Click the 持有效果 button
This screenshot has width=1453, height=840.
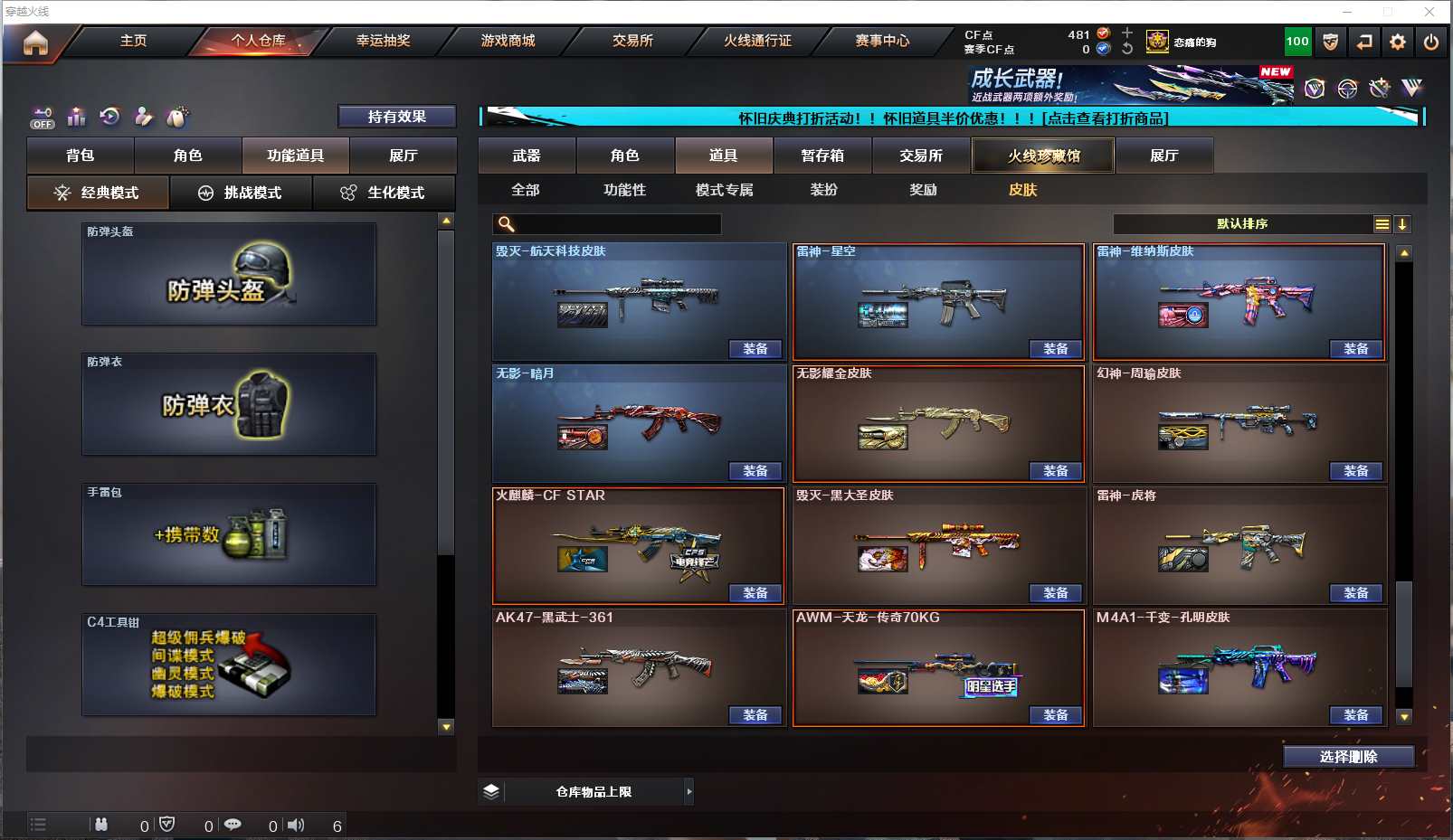[396, 117]
